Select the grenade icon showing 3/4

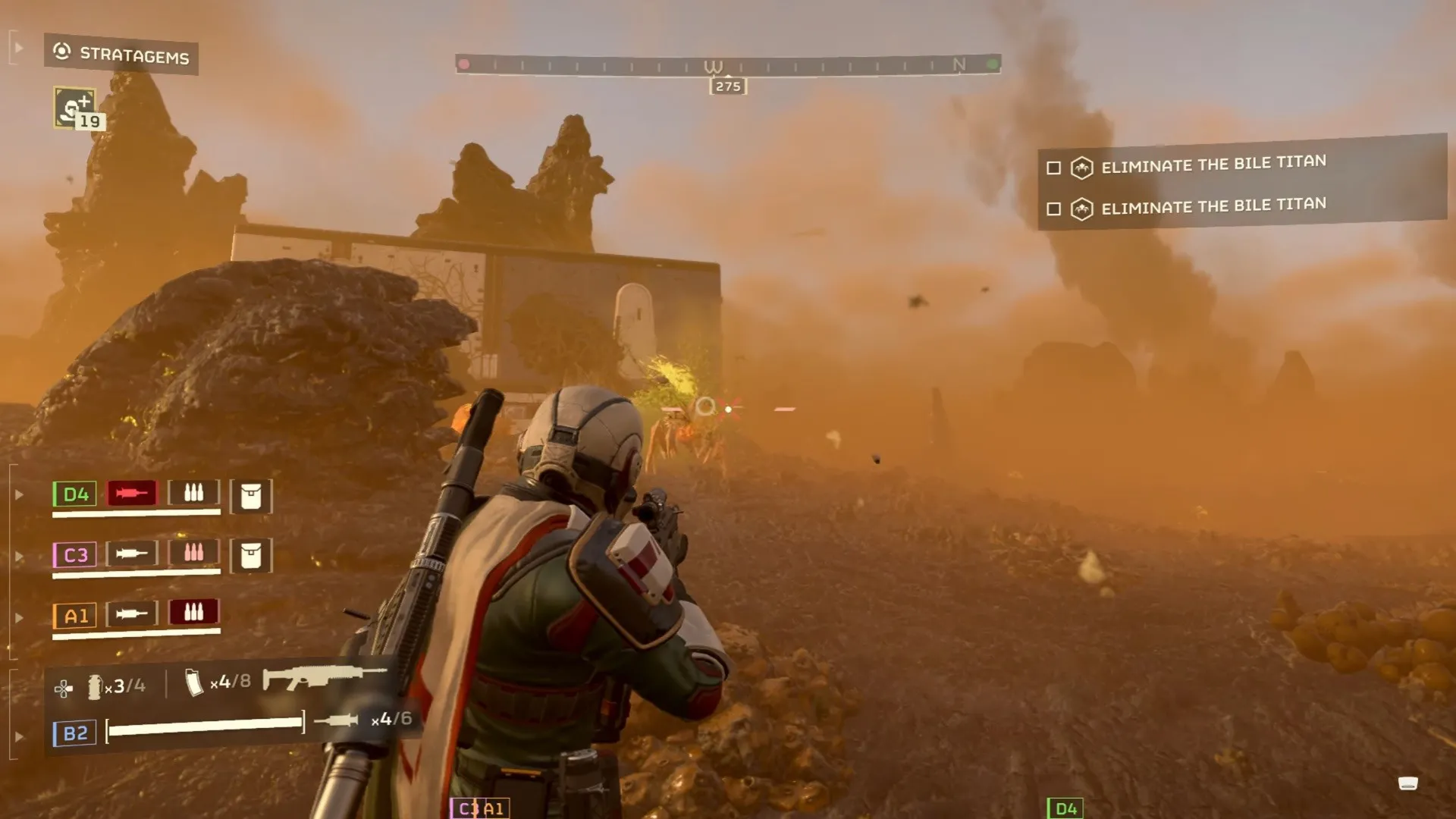click(x=95, y=686)
